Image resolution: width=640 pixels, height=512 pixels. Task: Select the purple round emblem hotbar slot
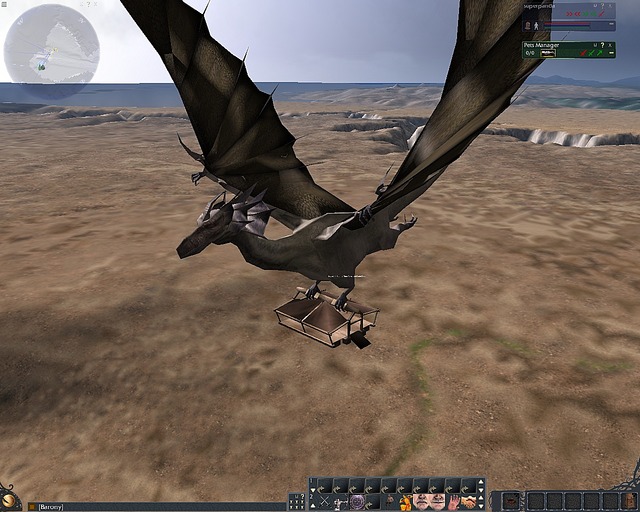click(x=357, y=501)
